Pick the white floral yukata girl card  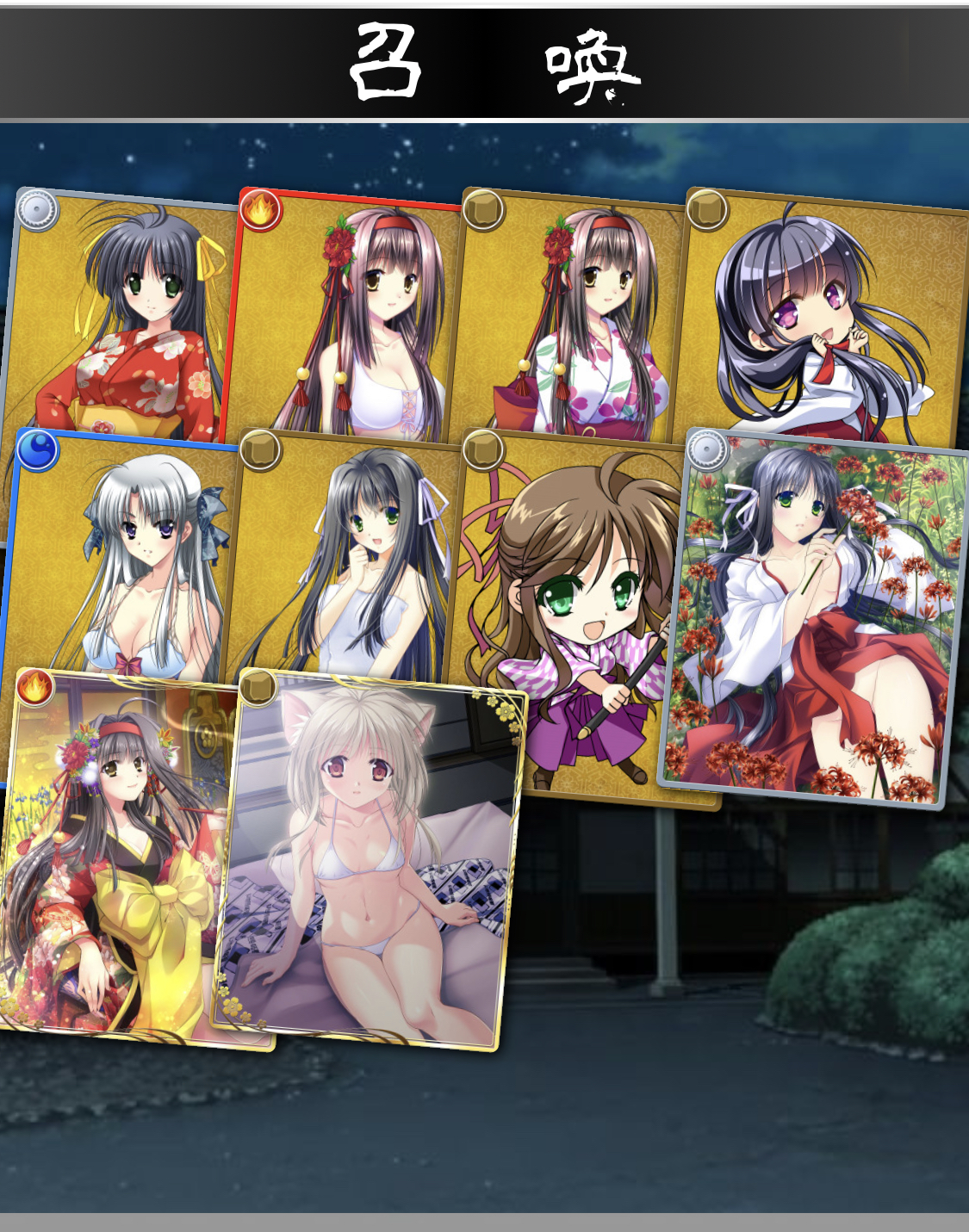[x=573, y=319]
